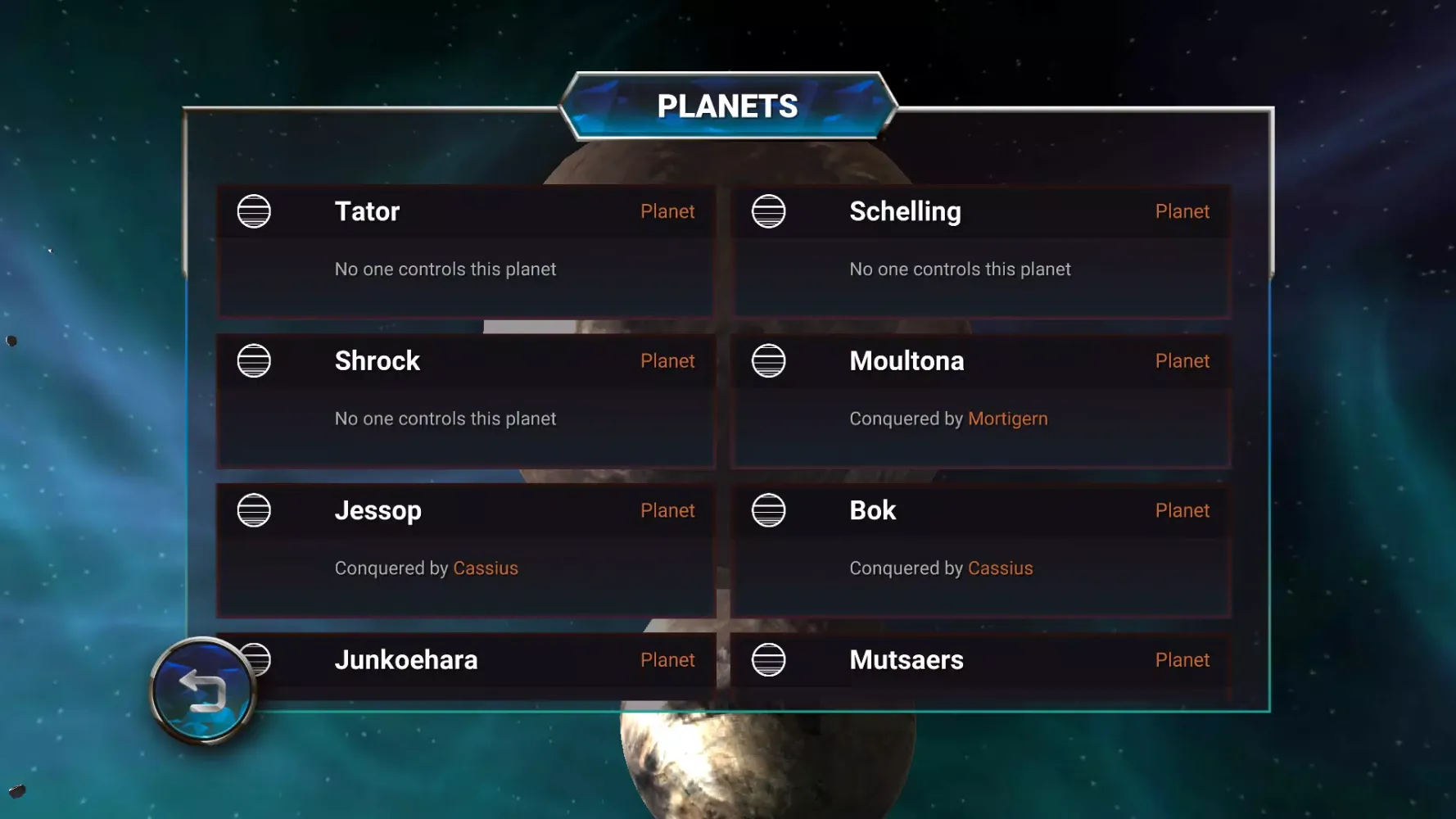Choose the Bok planet row
Viewport: 1456px width, 819px height.
coord(980,549)
